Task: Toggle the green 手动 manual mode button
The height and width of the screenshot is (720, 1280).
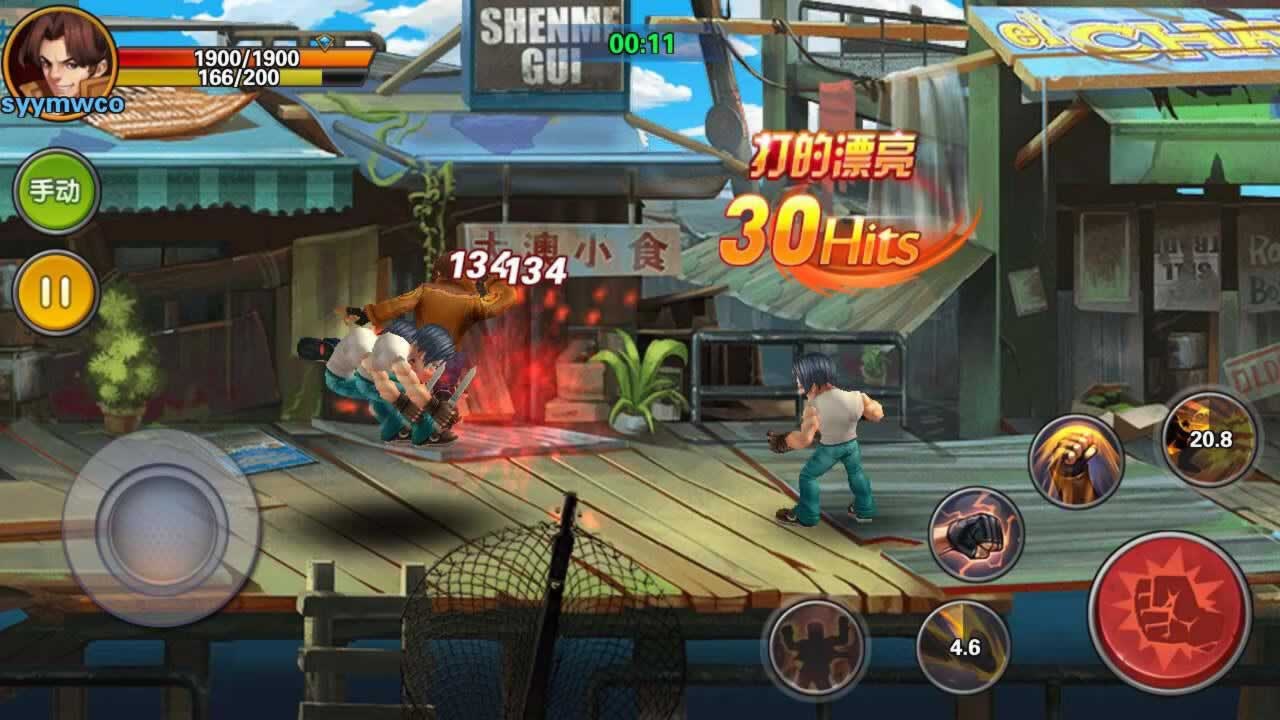Action: tap(56, 191)
